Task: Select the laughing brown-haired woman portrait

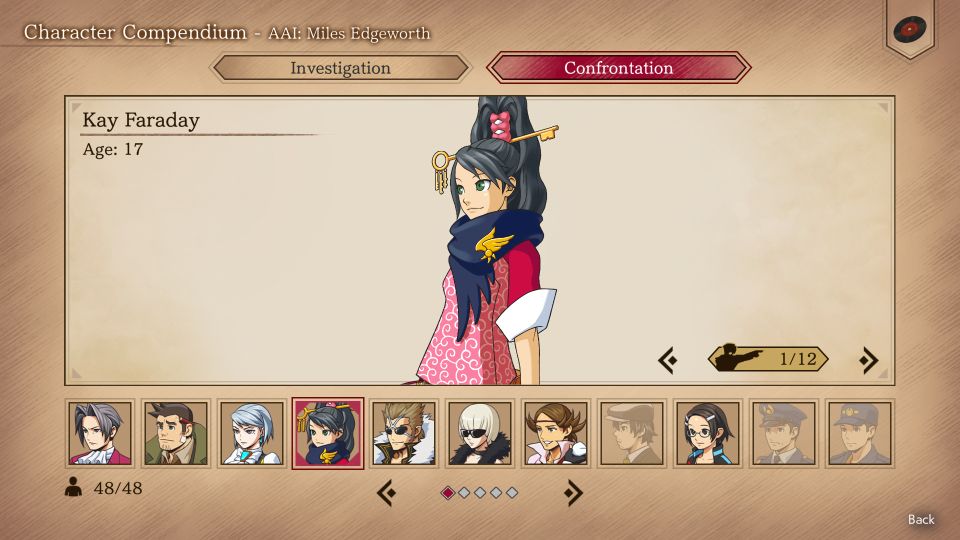Action: (x=556, y=433)
